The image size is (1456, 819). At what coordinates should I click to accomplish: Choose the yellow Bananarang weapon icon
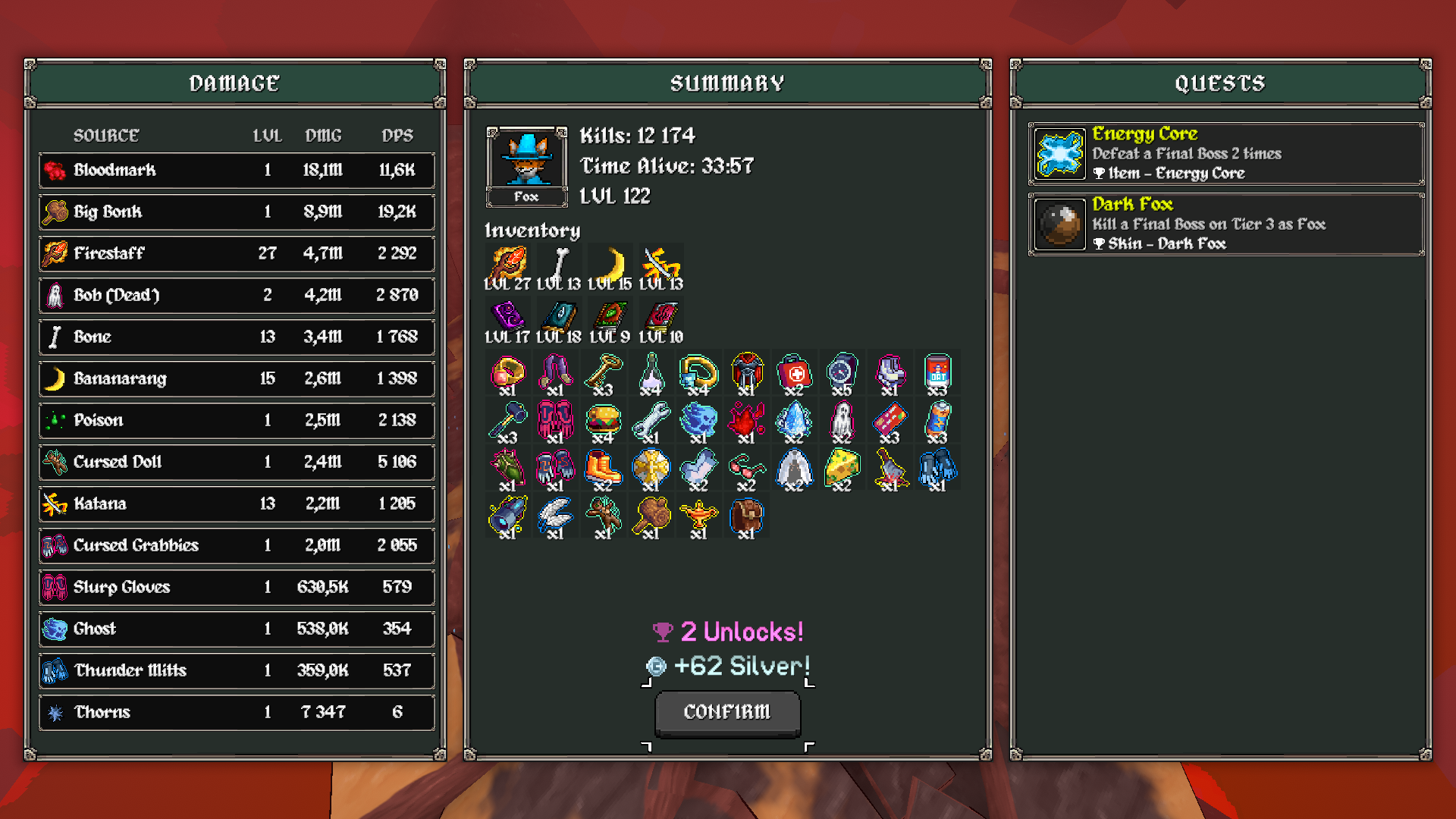coord(610,266)
